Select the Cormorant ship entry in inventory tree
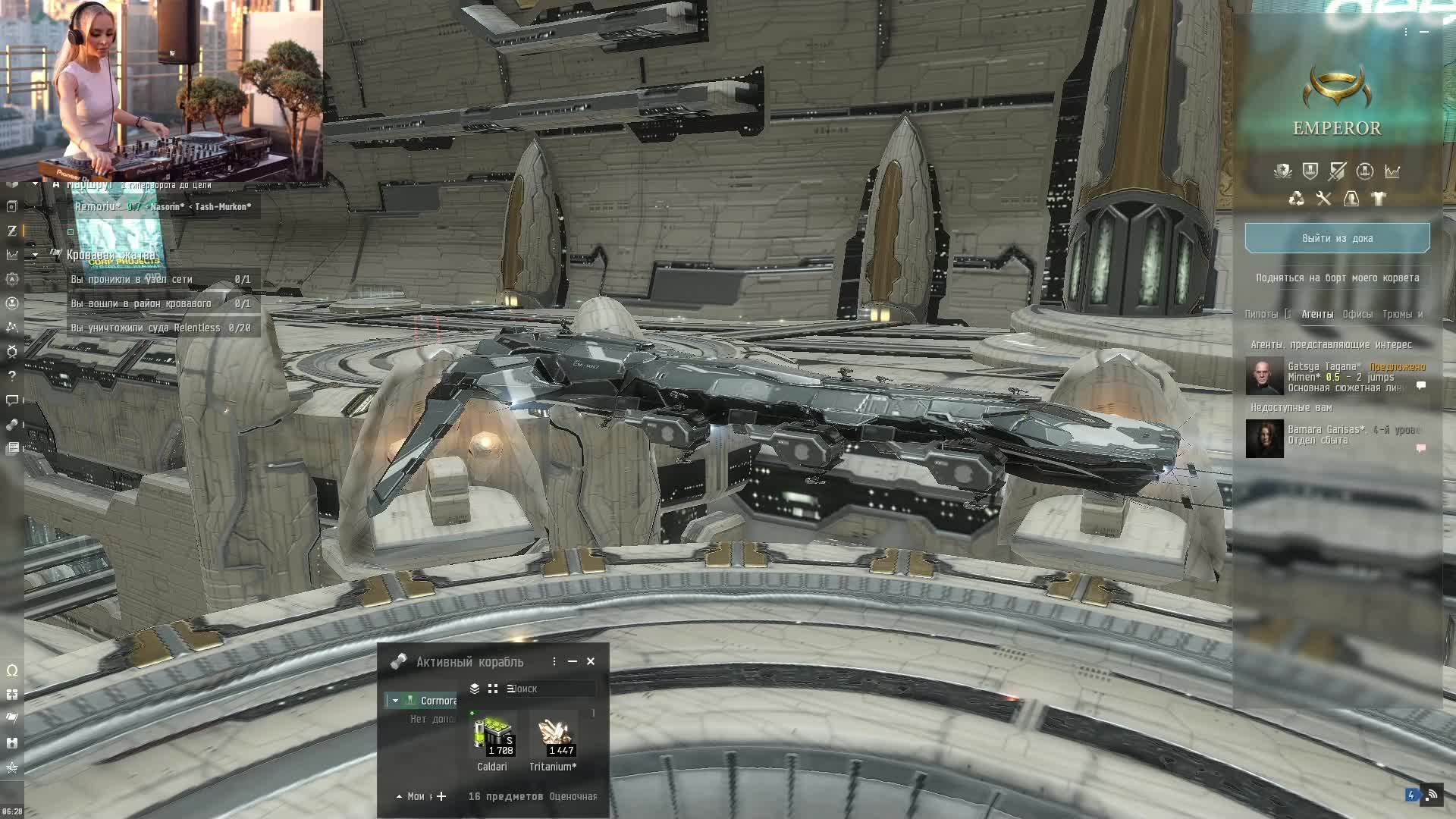1456x819 pixels. coord(438,701)
